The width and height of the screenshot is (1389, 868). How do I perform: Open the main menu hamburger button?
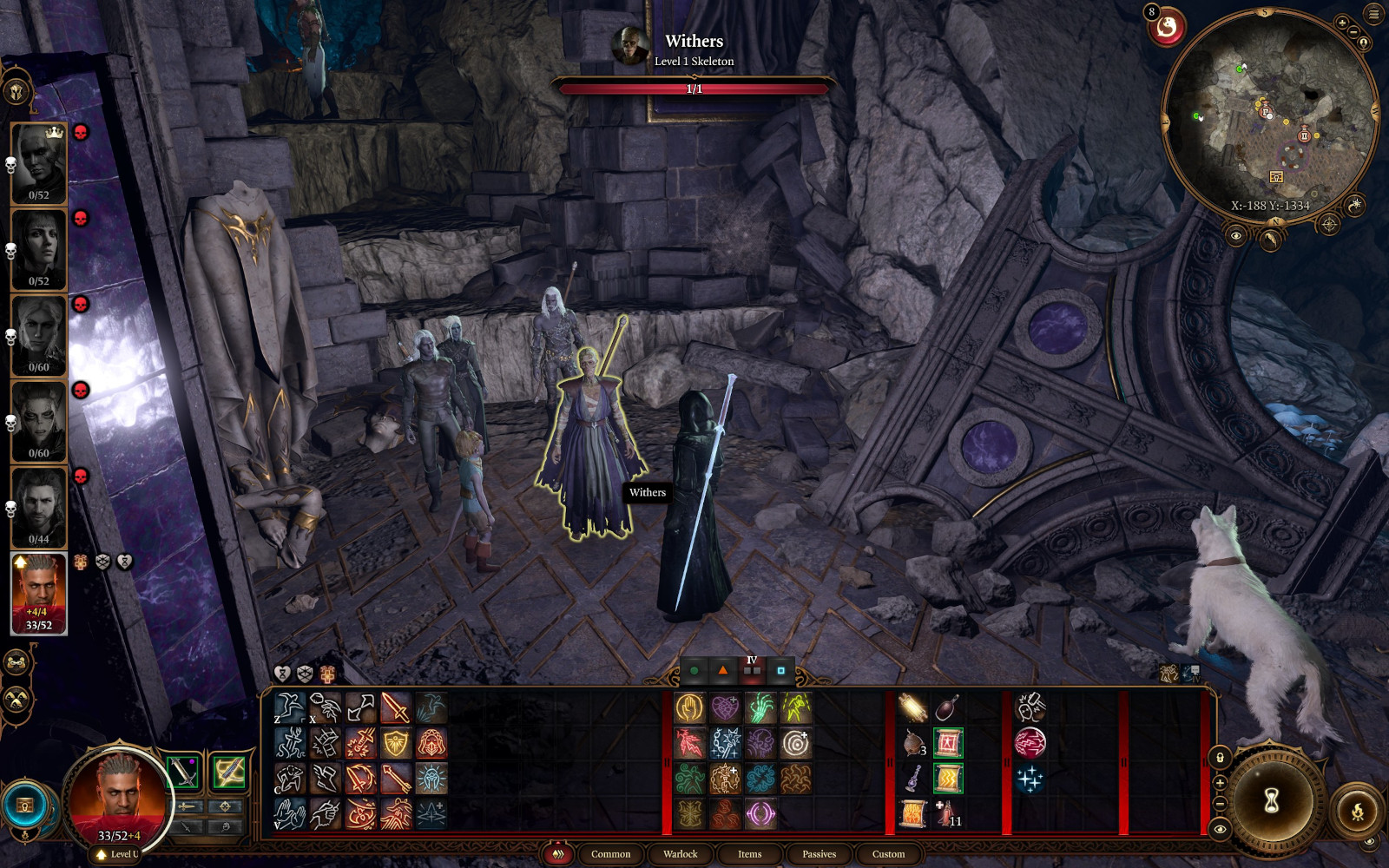point(1373,14)
